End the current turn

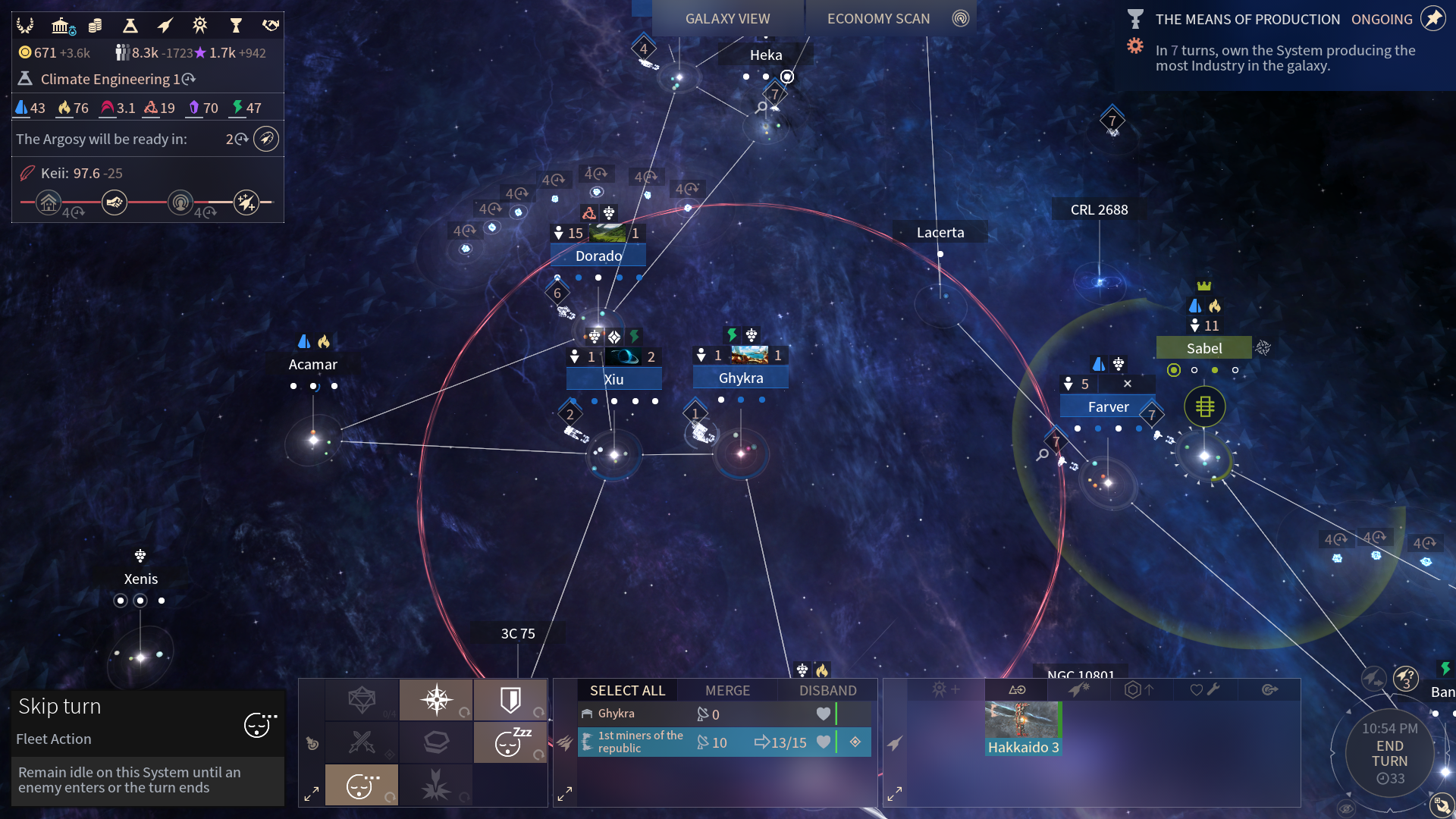1389,754
